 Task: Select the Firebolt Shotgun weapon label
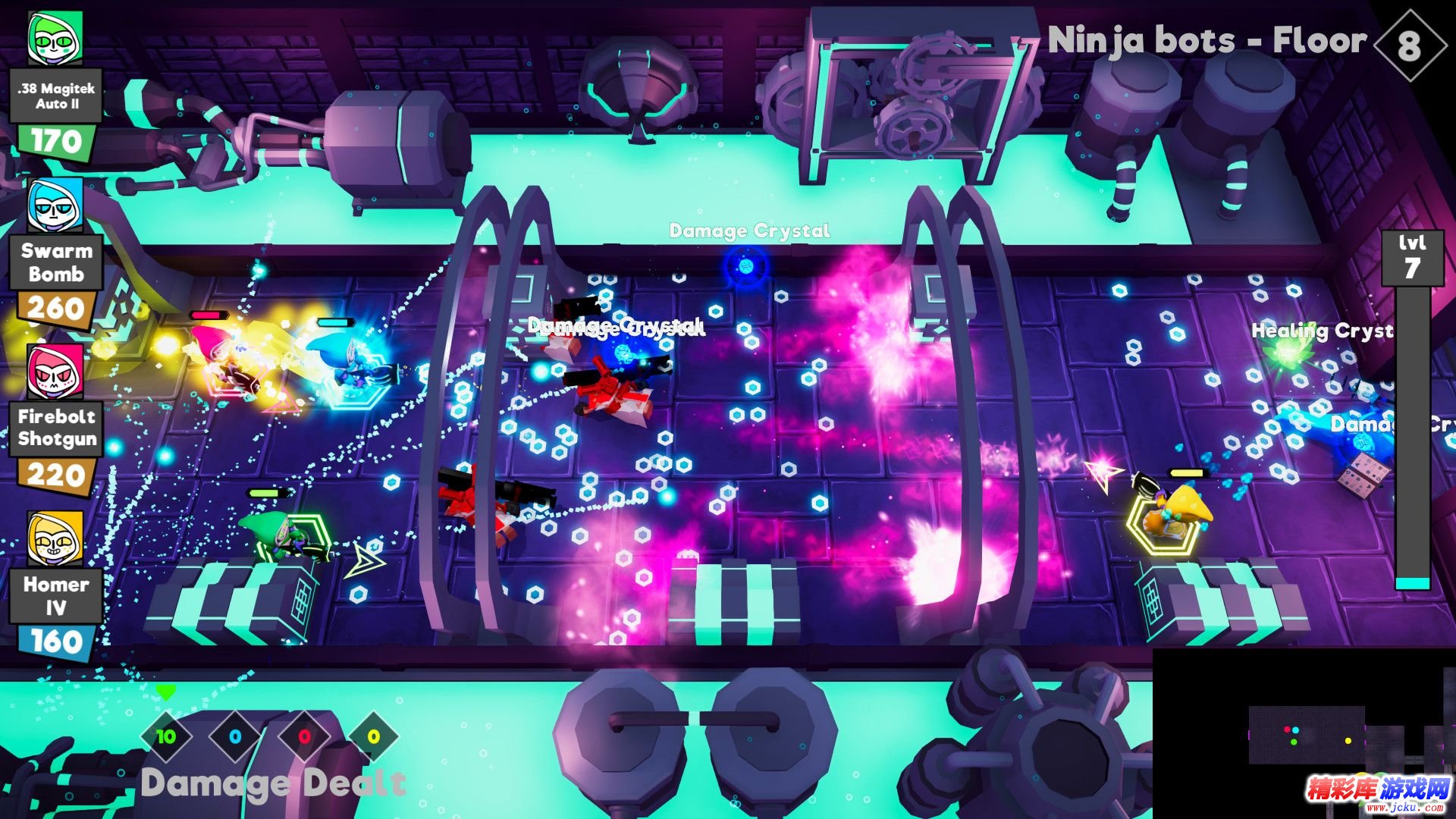[x=57, y=428]
